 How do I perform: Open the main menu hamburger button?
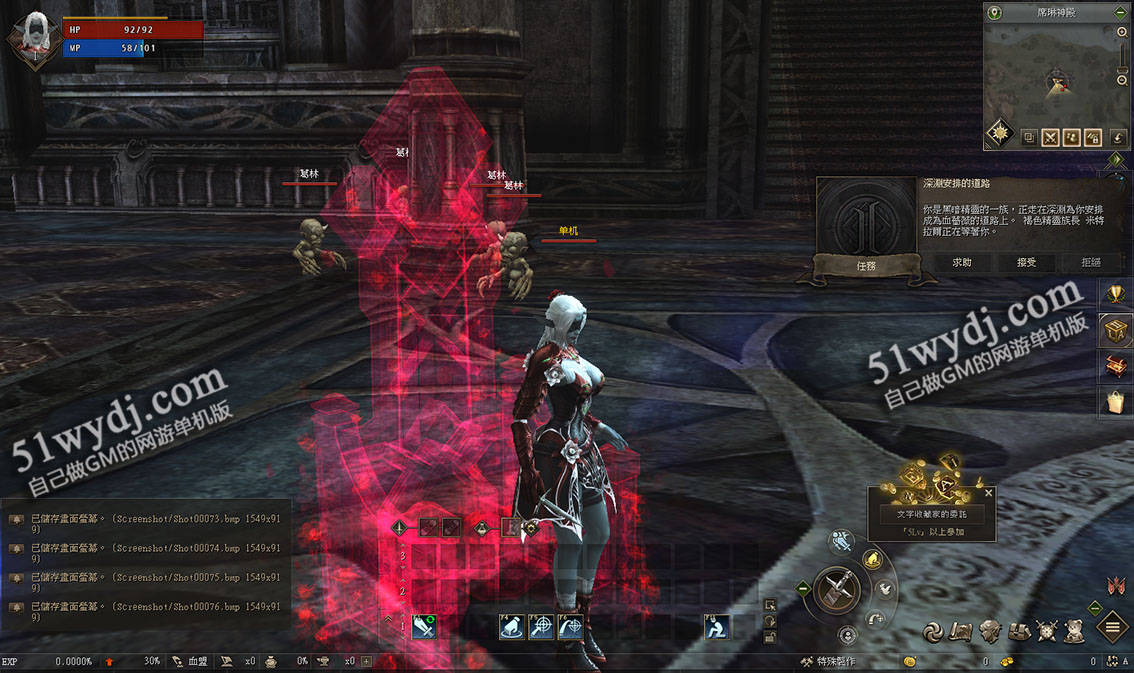(x=1113, y=628)
